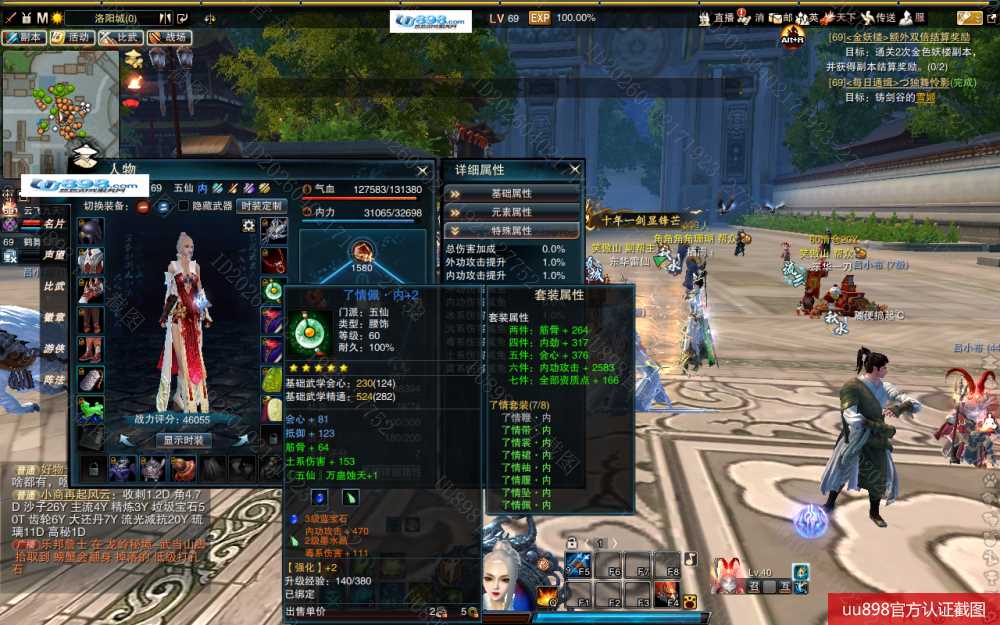Expand the 基础属性 section
This screenshot has height=625, width=1000.
pos(512,193)
